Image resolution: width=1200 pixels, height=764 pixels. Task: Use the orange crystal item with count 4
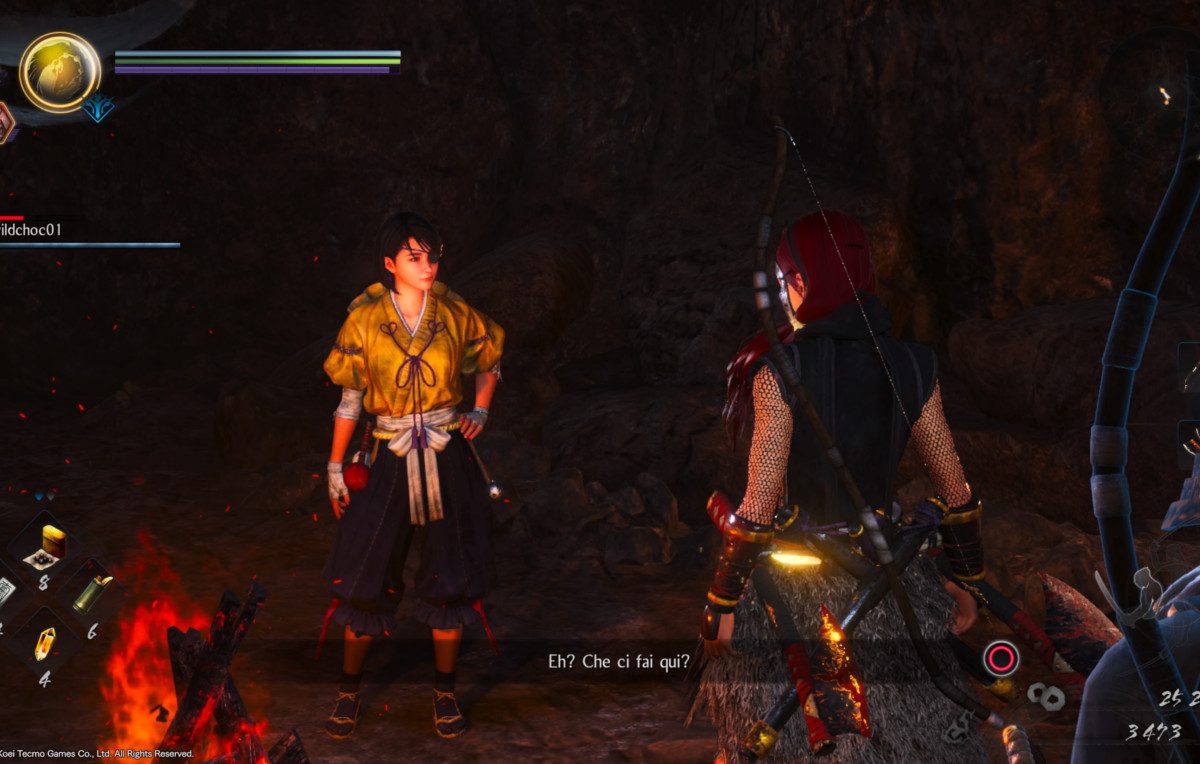coord(45,643)
